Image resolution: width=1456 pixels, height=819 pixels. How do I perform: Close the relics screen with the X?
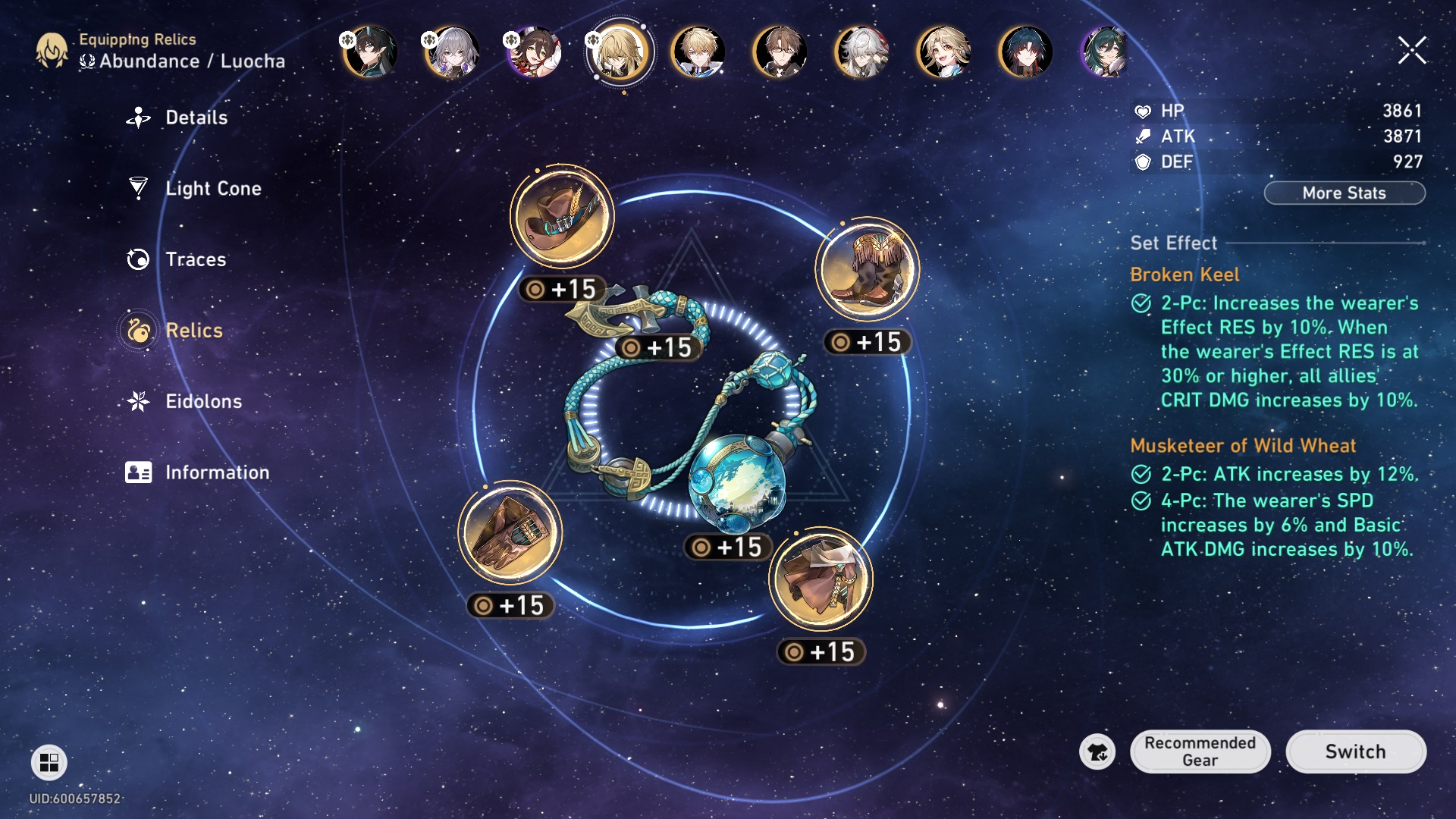pyautogui.click(x=1412, y=51)
